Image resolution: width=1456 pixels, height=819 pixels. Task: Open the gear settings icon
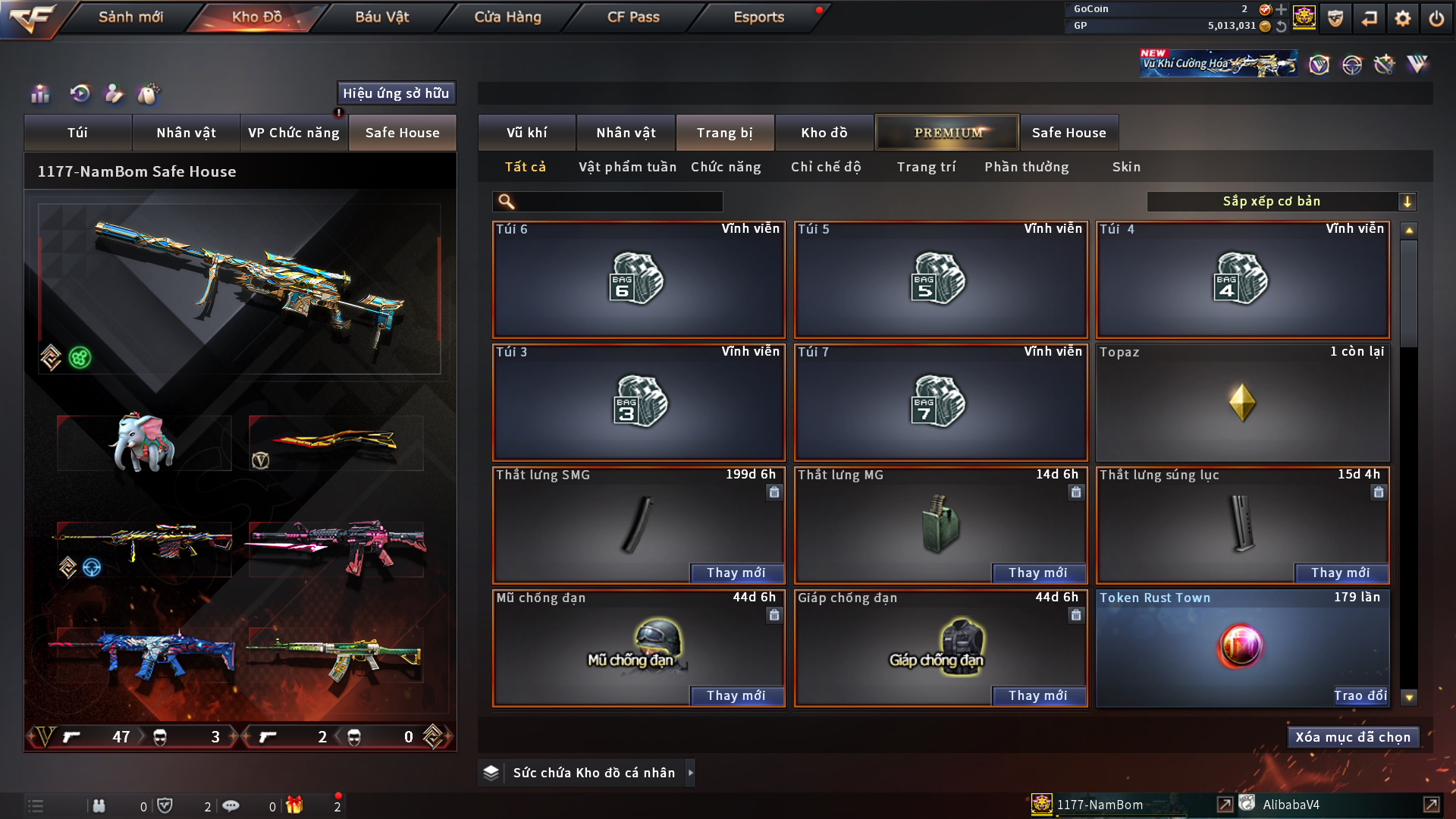(x=1403, y=18)
